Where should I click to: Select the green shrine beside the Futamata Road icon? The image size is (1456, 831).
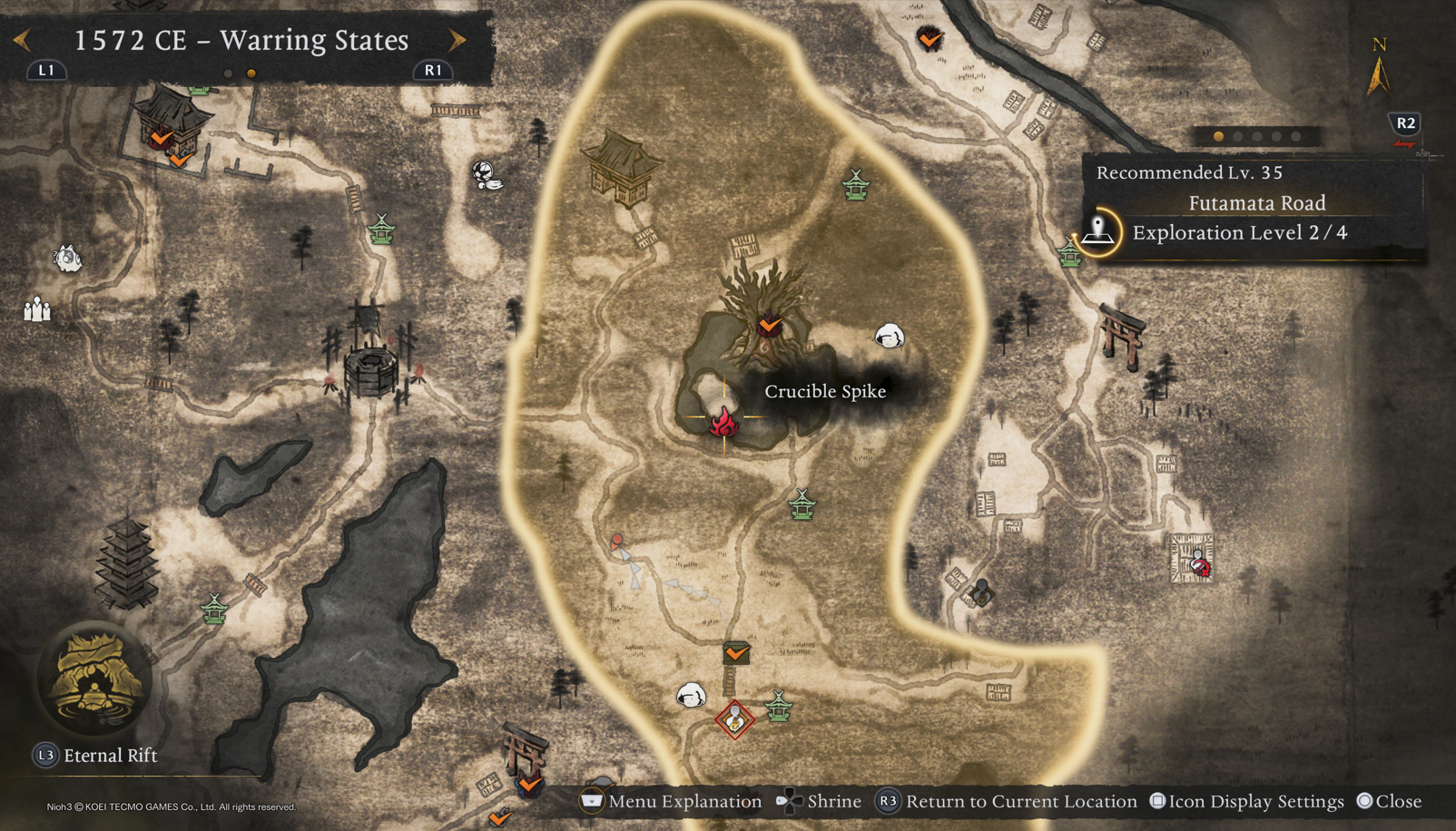(x=1070, y=252)
